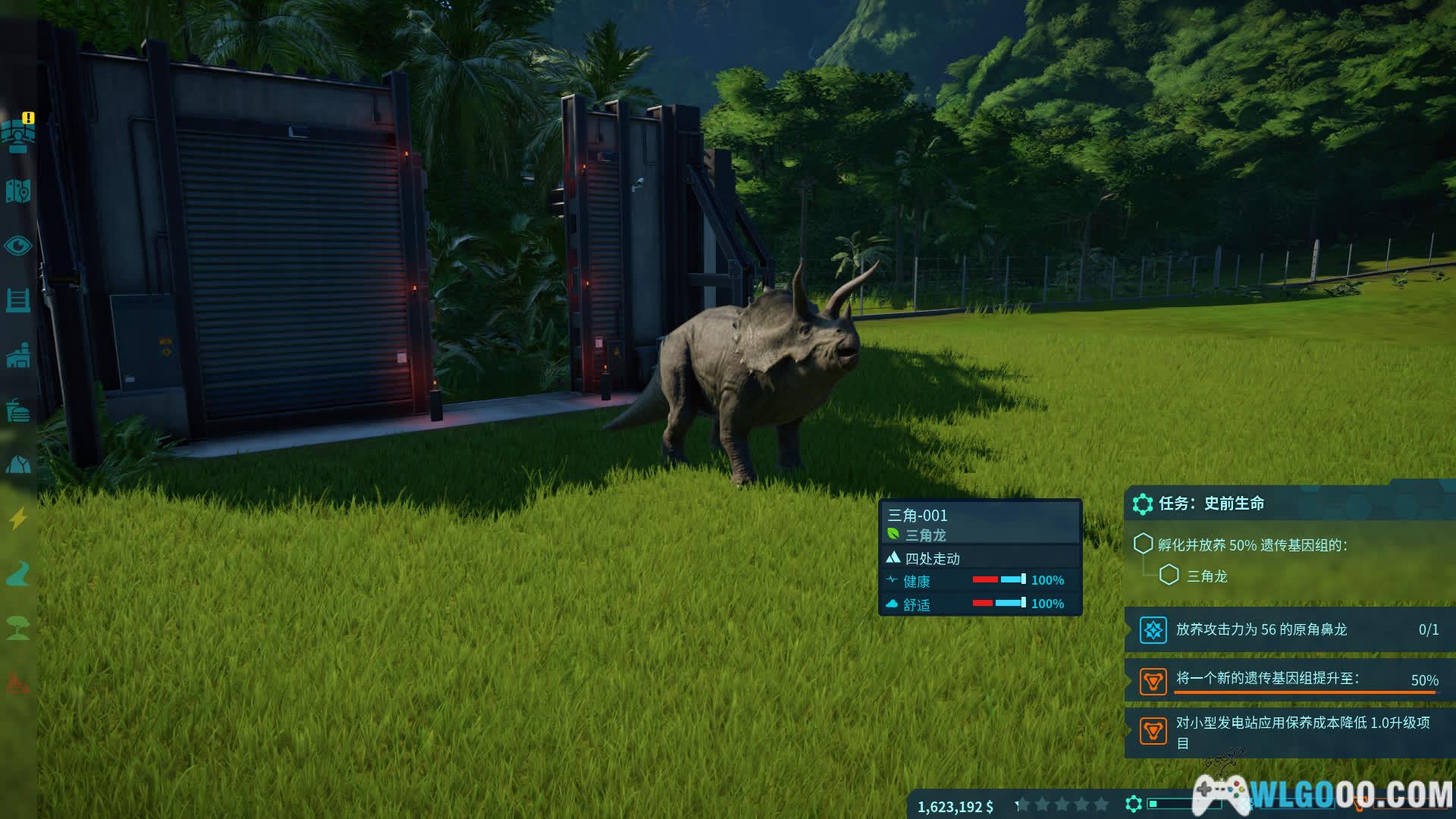Open the shelter and safety buildings menu
The height and width of the screenshot is (819, 1456).
(18, 464)
